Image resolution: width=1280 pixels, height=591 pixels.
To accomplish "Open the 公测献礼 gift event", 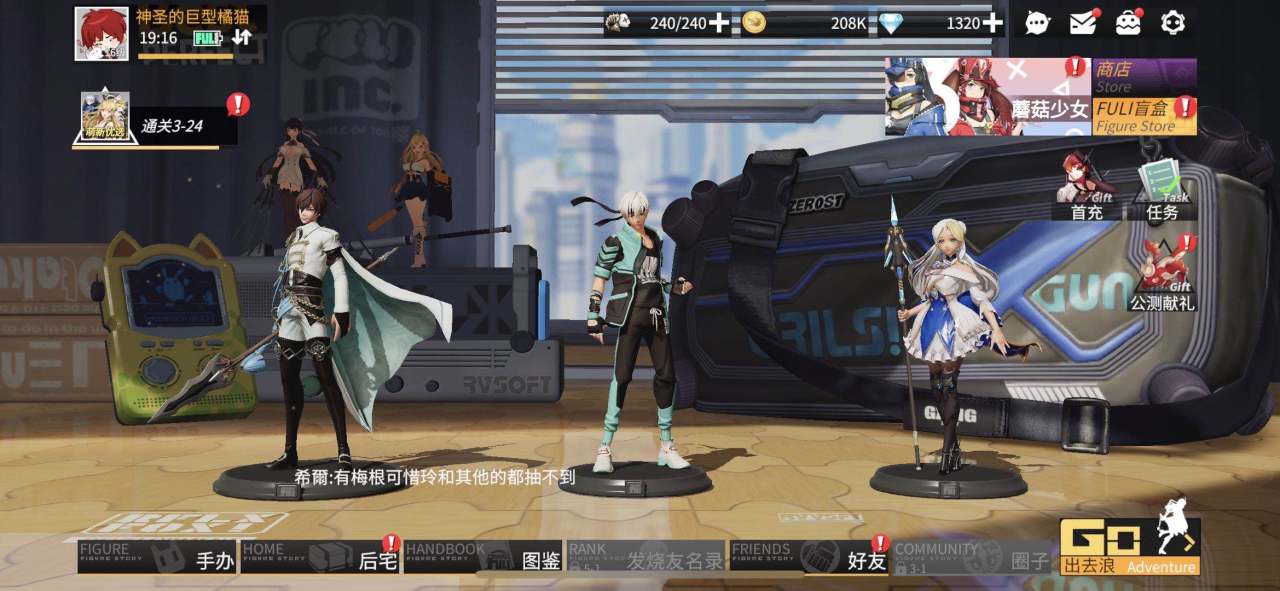I will point(1162,273).
